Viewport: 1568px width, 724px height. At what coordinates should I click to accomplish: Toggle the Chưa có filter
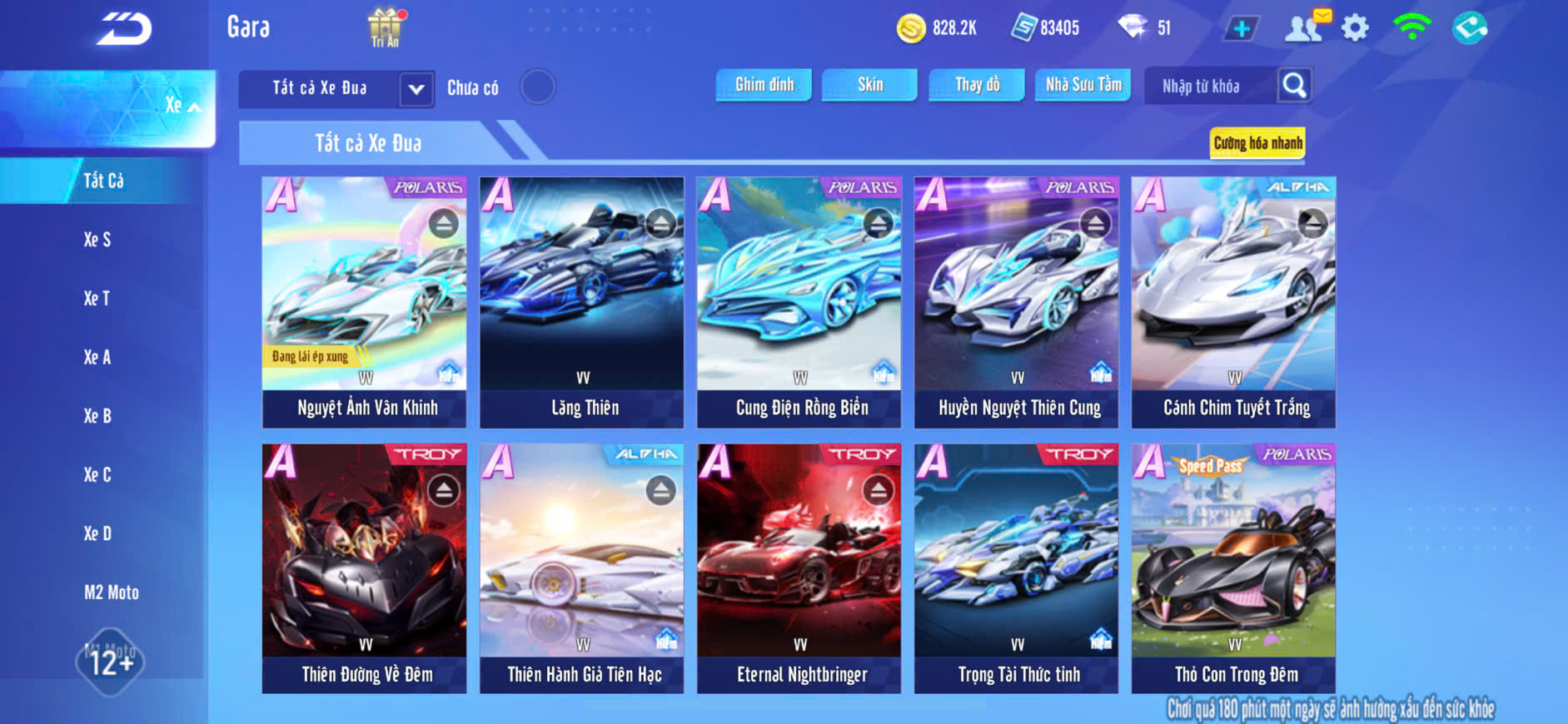[537, 87]
